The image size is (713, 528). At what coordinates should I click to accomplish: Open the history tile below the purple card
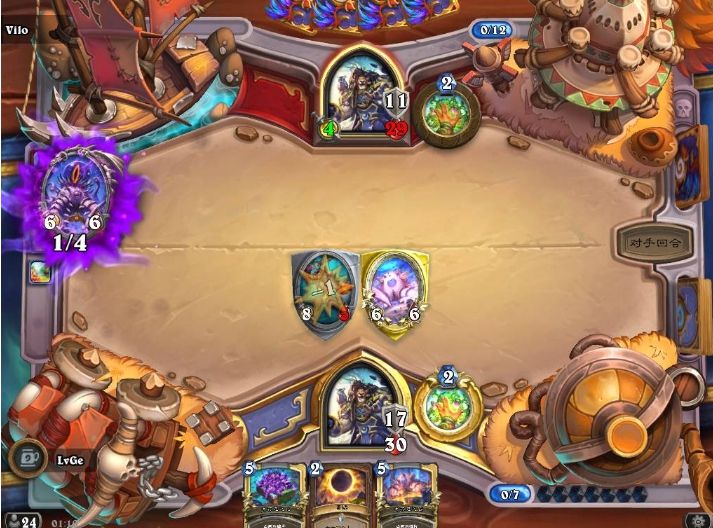[x=38, y=271]
